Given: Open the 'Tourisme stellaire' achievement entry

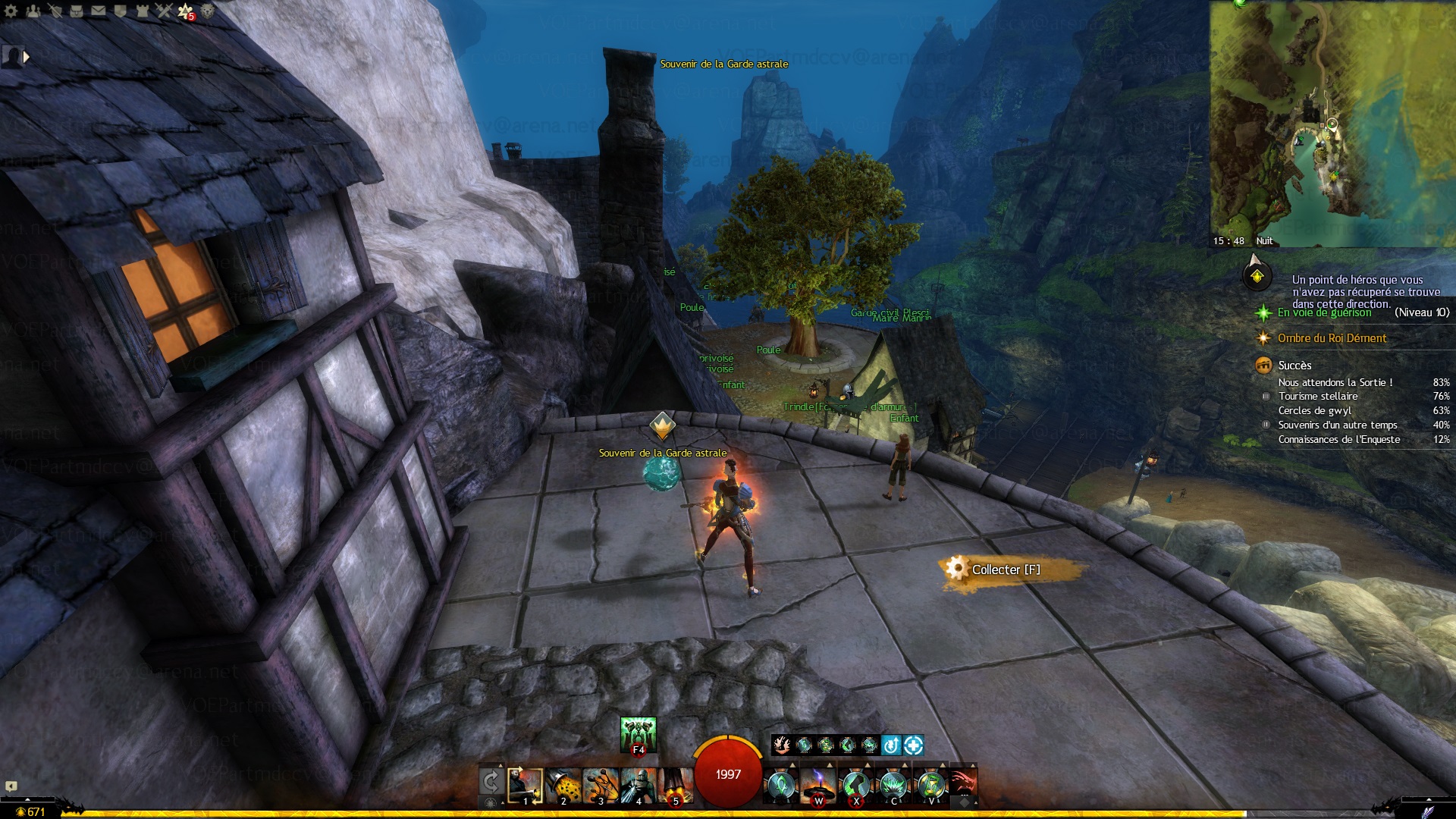Looking at the screenshot, I should pos(1318,396).
